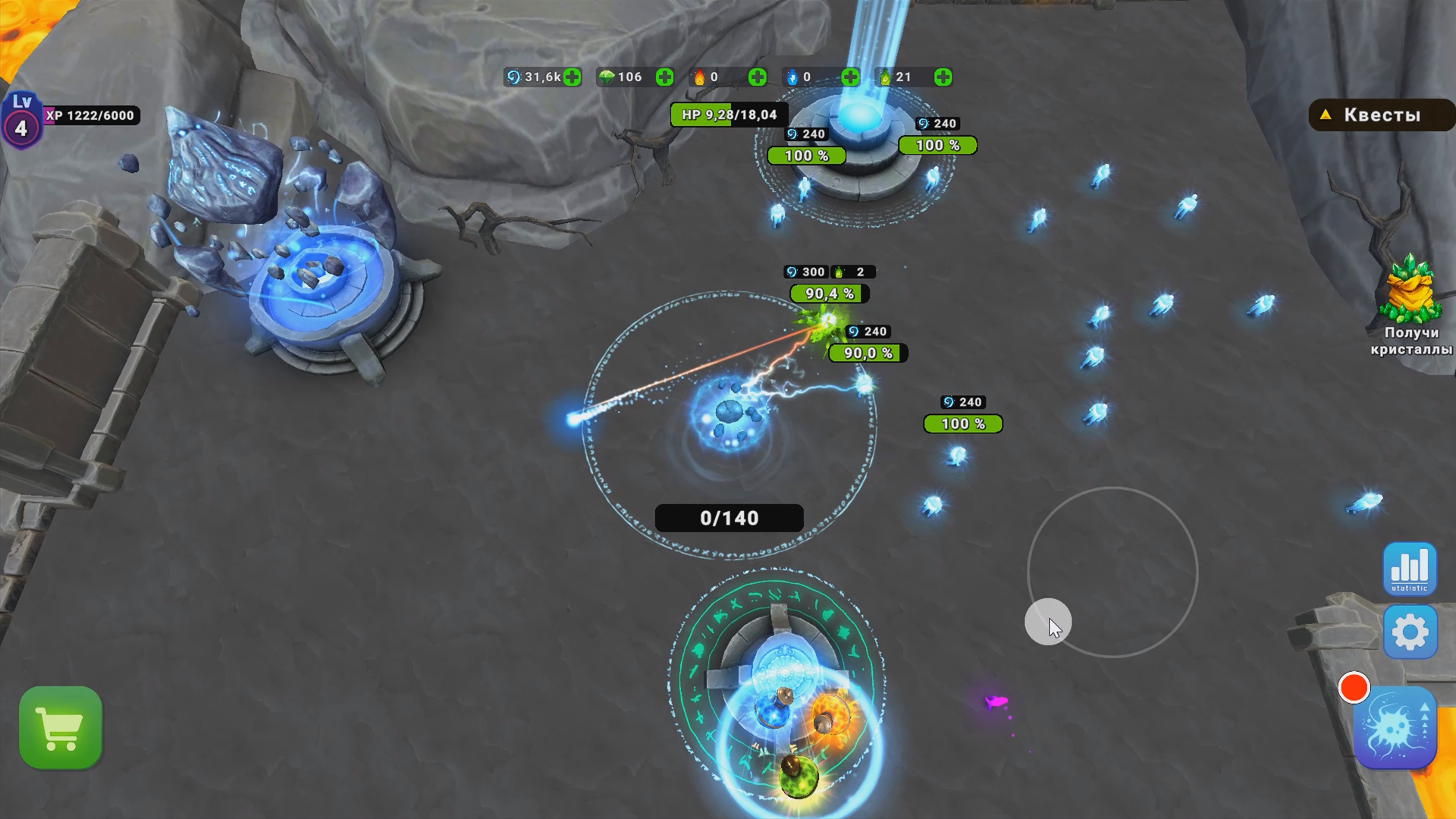Open the settings gear icon
The width and height of the screenshot is (1456, 819).
[1412, 632]
